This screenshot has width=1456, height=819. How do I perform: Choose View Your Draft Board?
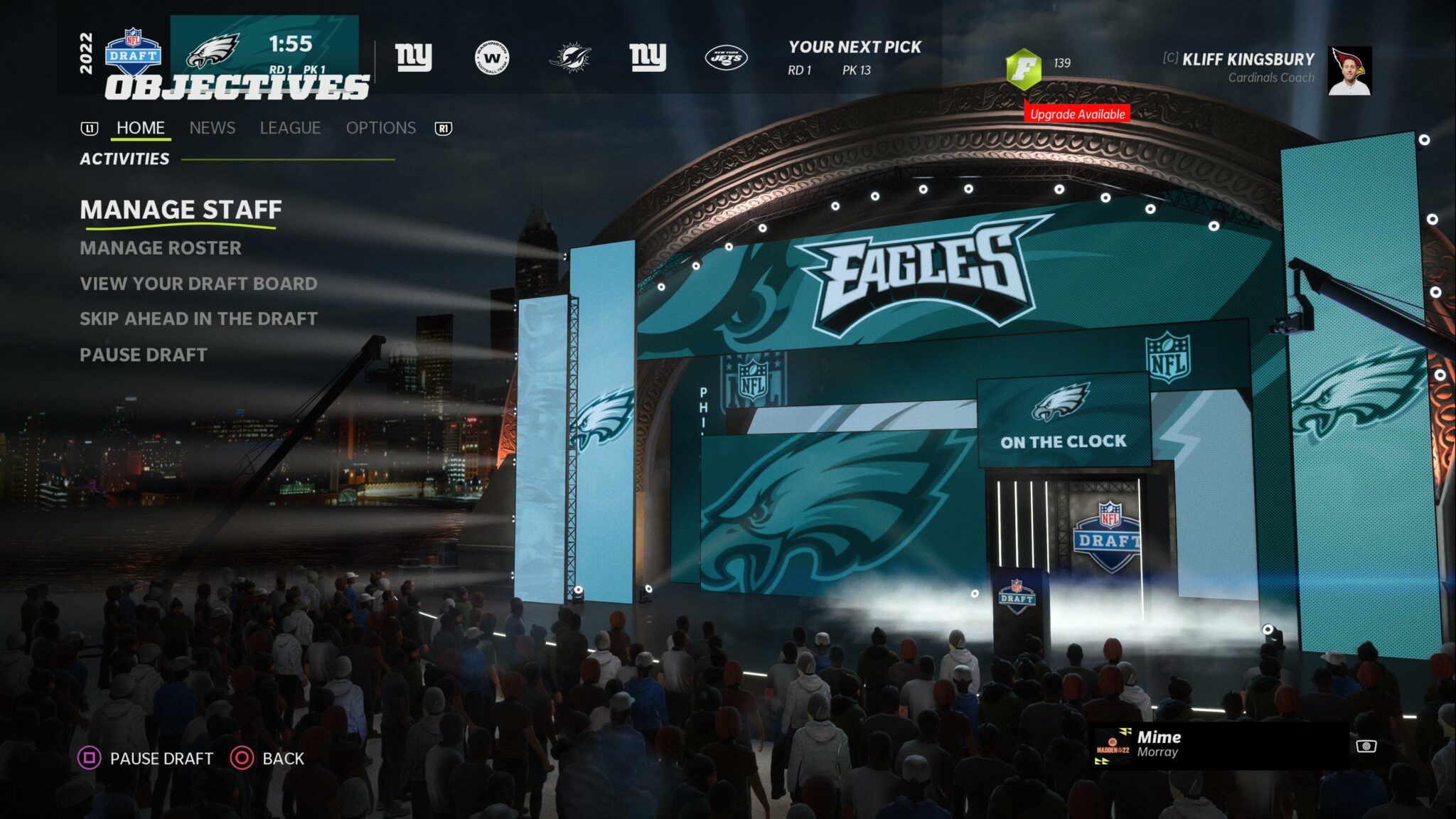point(198,284)
